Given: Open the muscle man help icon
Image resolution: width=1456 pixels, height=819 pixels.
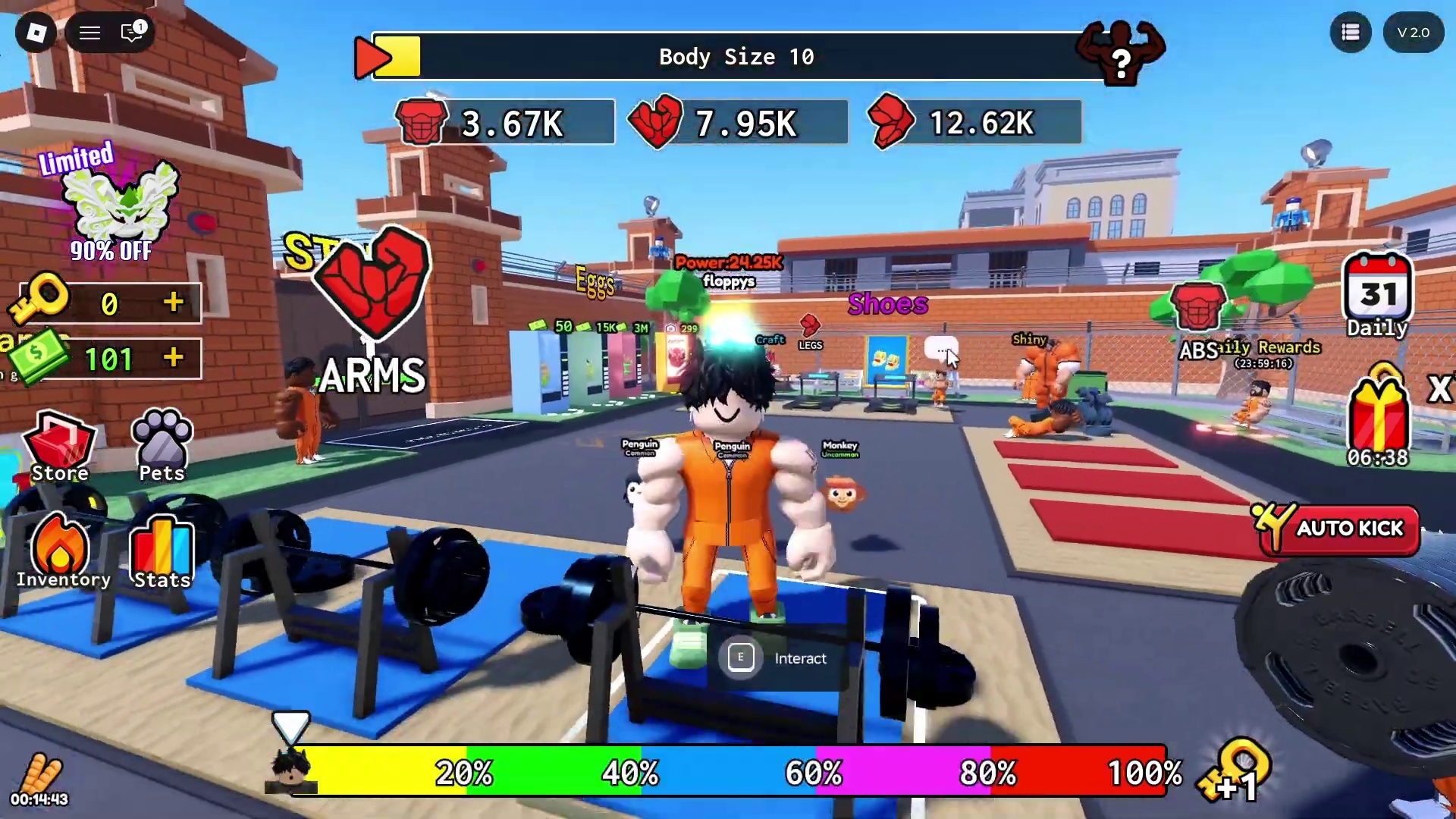Looking at the screenshot, I should coord(1121,52).
